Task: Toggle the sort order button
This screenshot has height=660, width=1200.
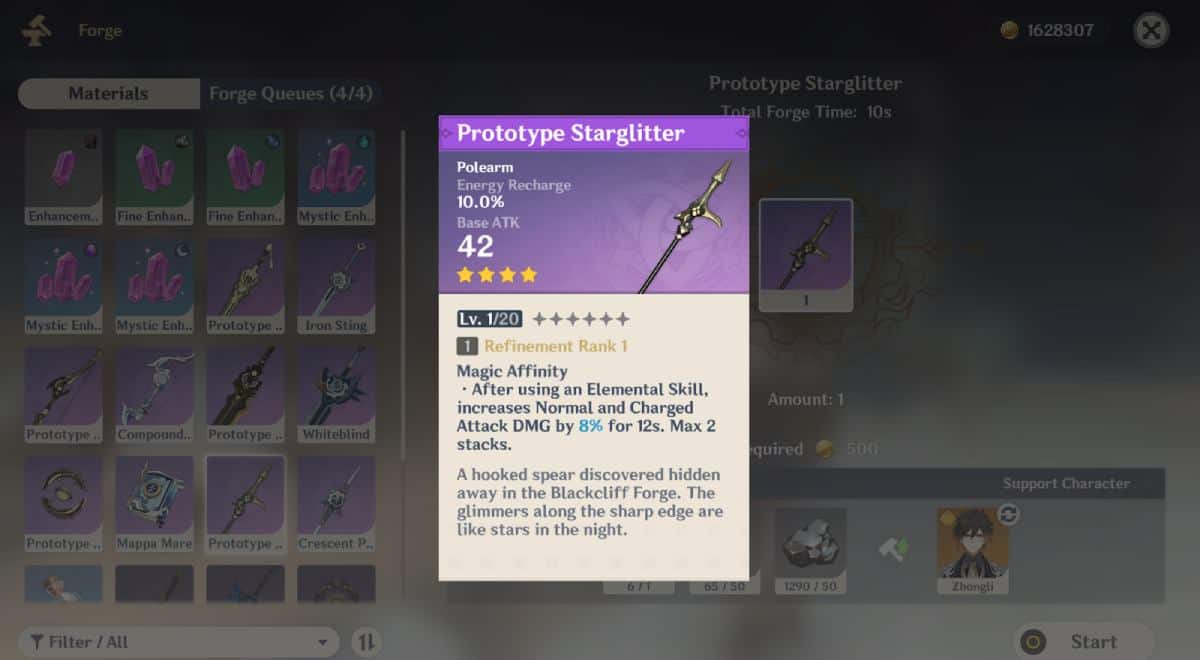Action: pyautogui.click(x=366, y=642)
